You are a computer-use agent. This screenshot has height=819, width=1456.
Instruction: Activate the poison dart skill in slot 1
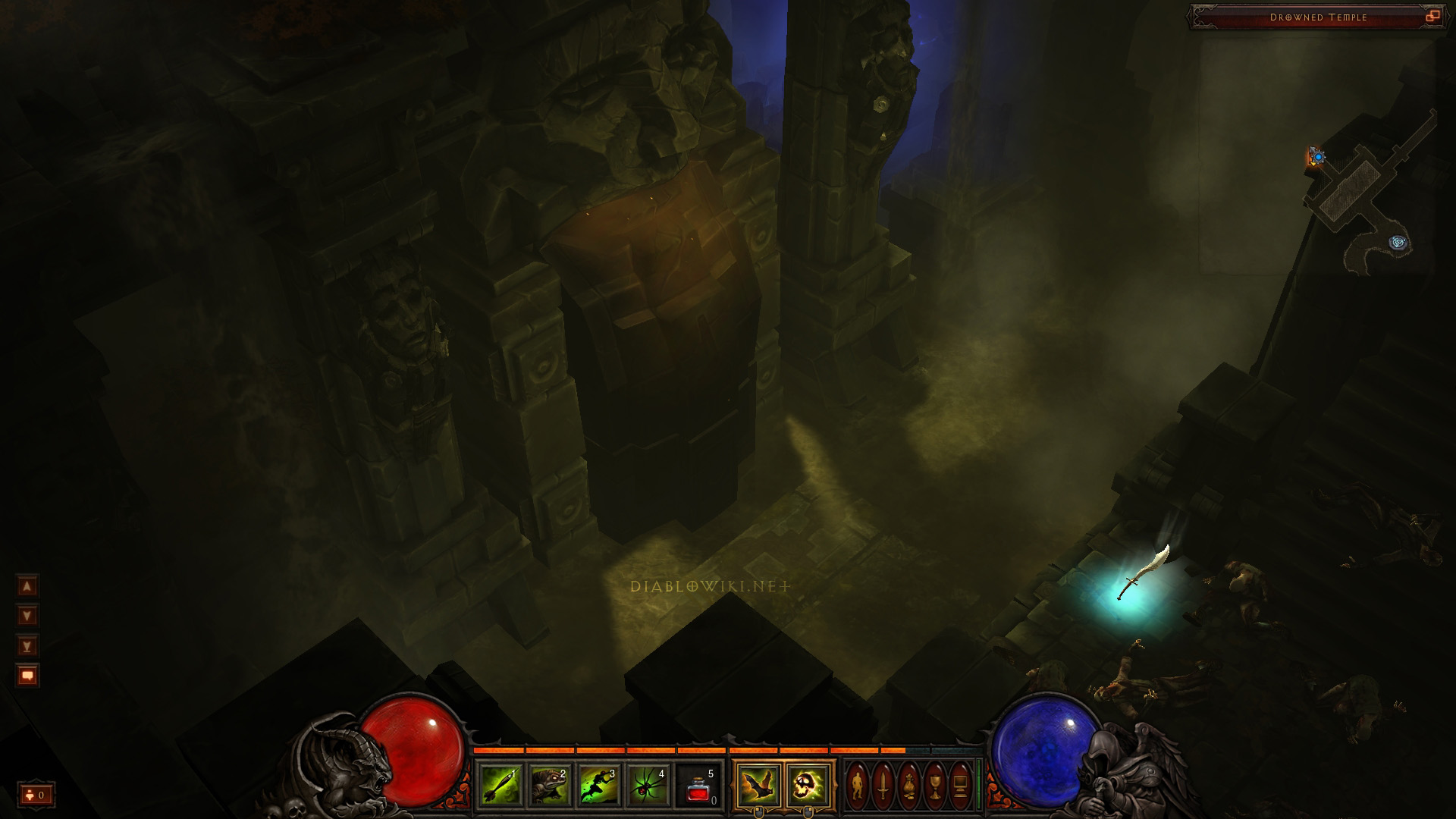[x=500, y=785]
